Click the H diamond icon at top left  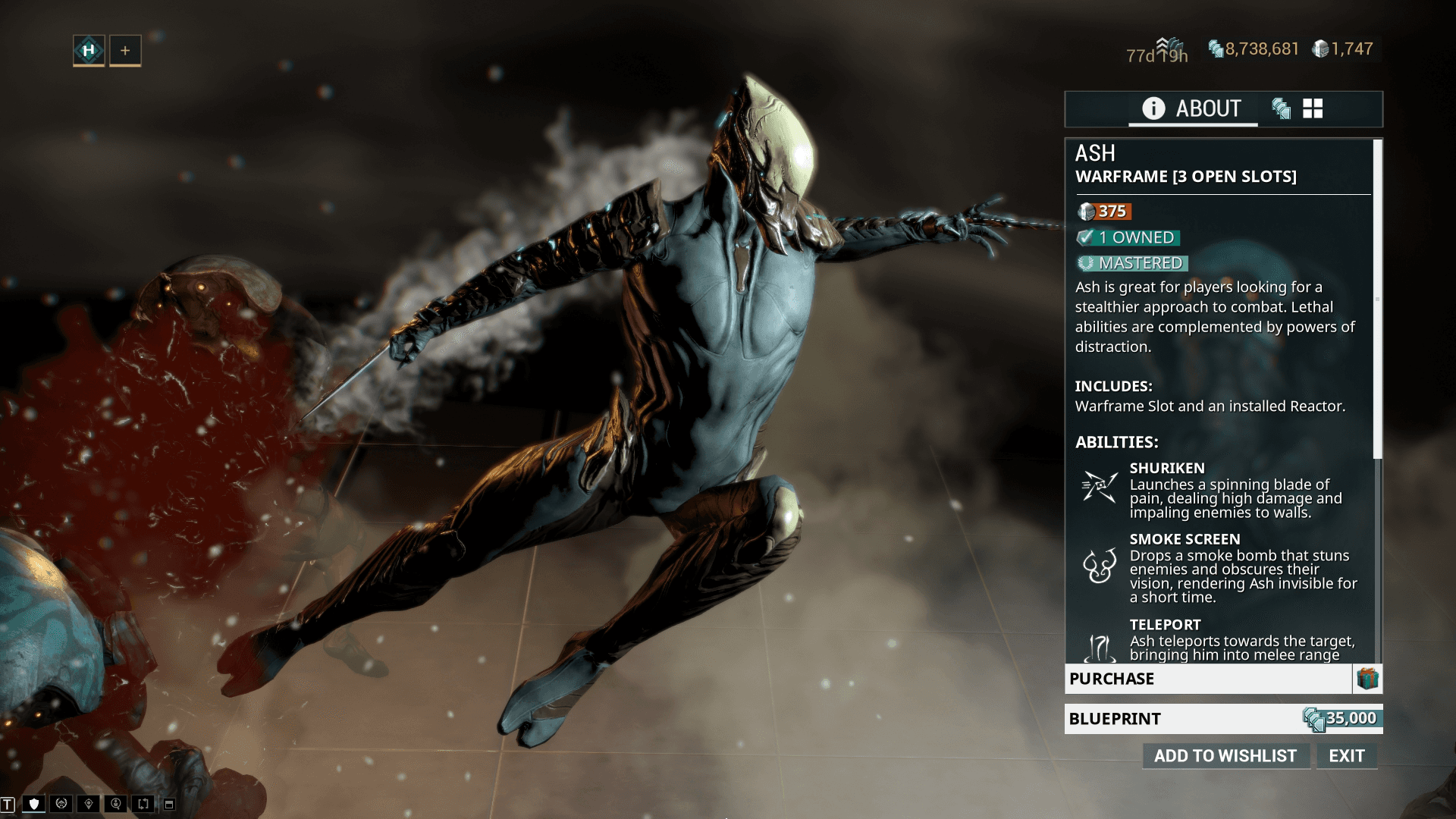click(x=89, y=50)
